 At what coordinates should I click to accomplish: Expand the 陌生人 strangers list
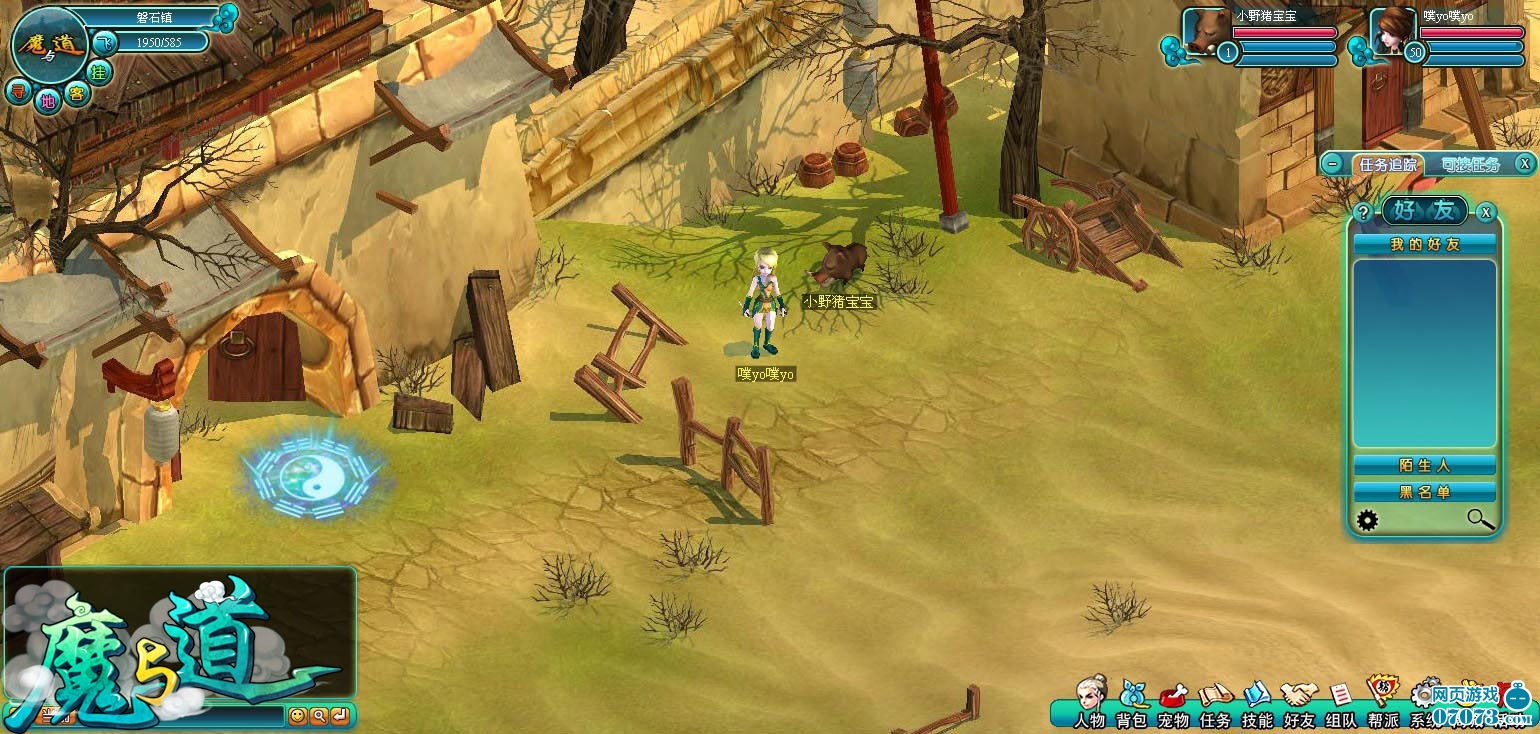click(1424, 465)
